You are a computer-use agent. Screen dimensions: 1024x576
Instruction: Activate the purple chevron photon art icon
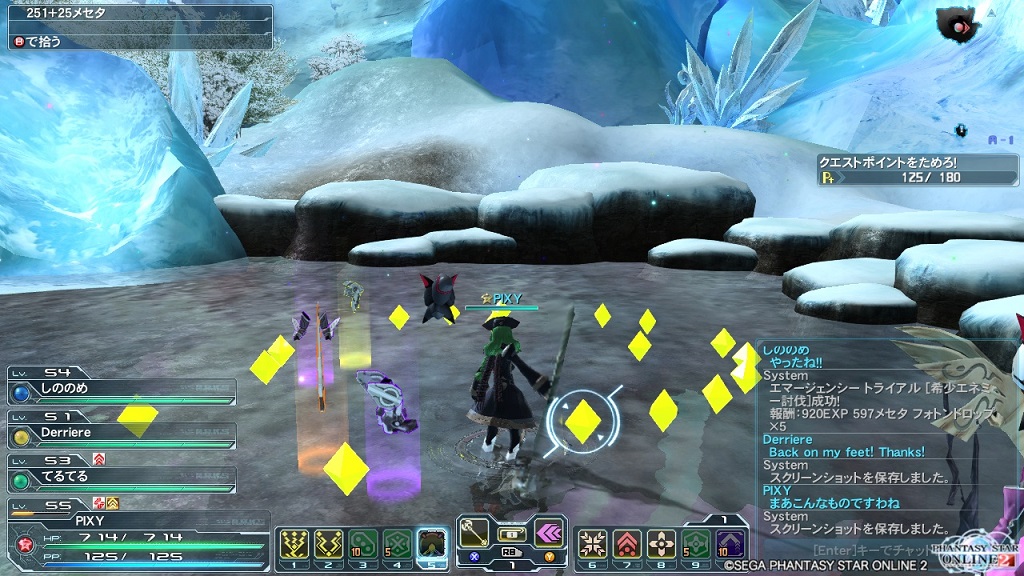[548, 531]
